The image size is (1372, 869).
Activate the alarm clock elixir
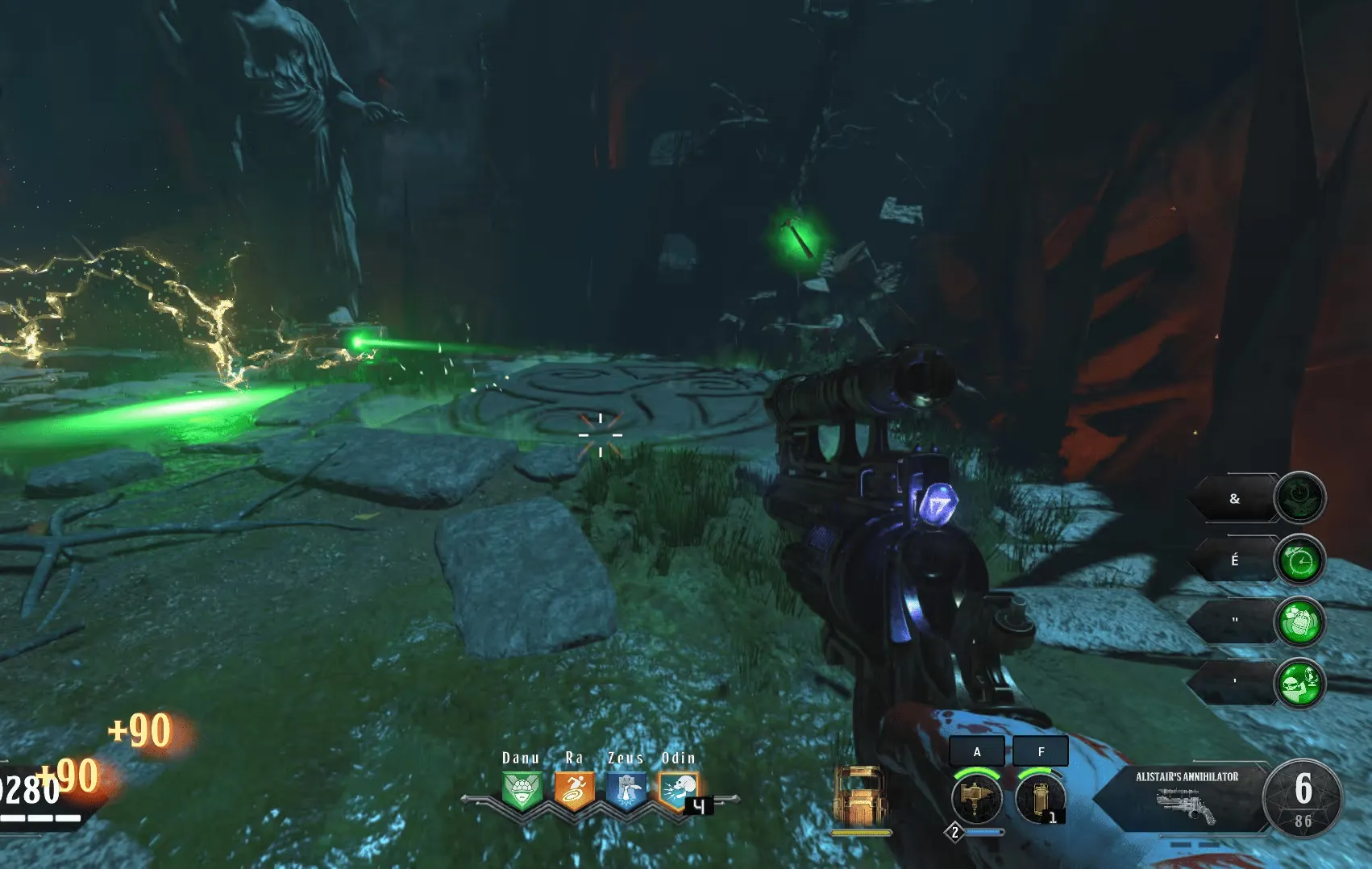(x=1299, y=559)
